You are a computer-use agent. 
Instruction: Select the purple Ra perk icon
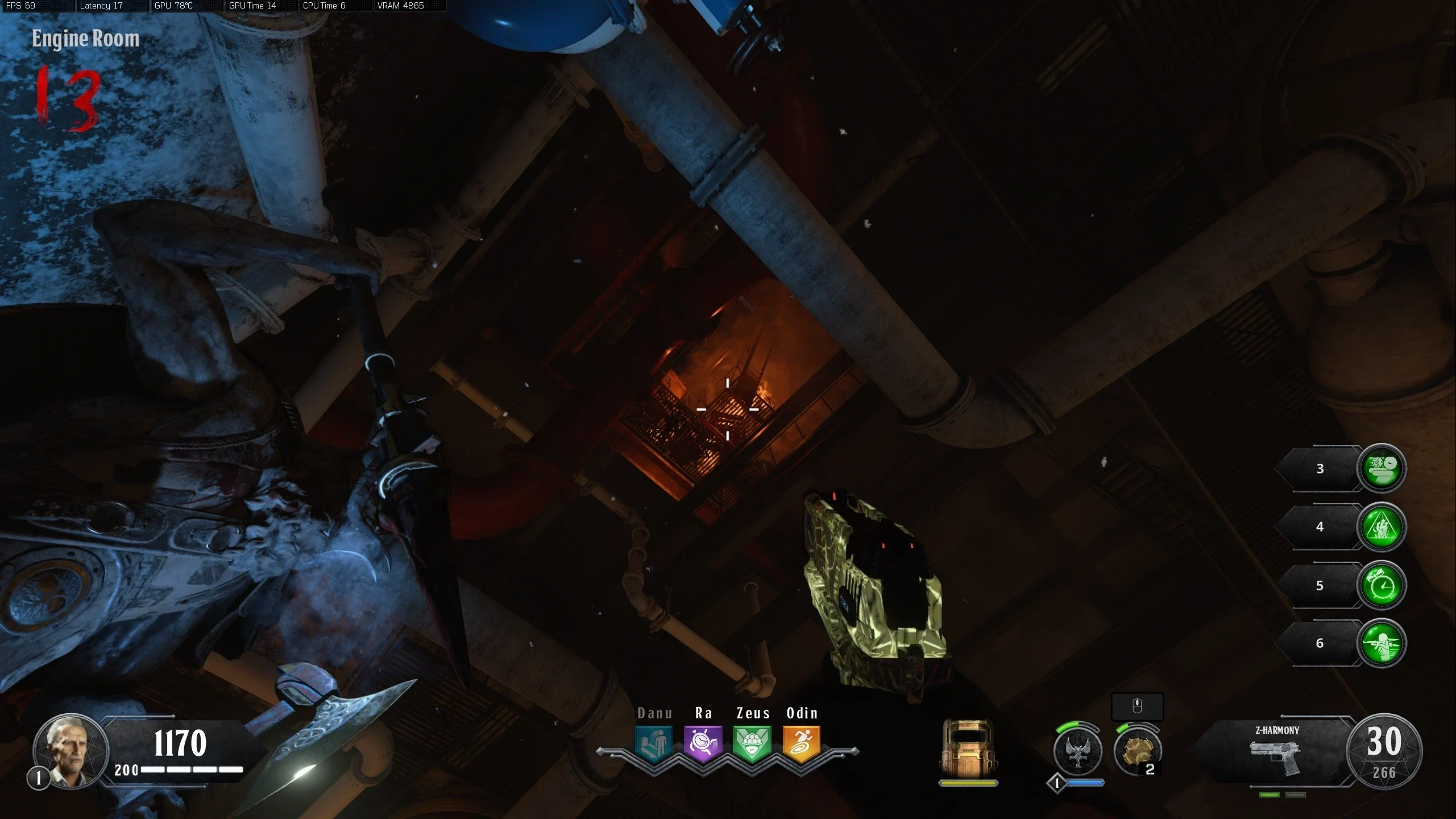[x=703, y=743]
